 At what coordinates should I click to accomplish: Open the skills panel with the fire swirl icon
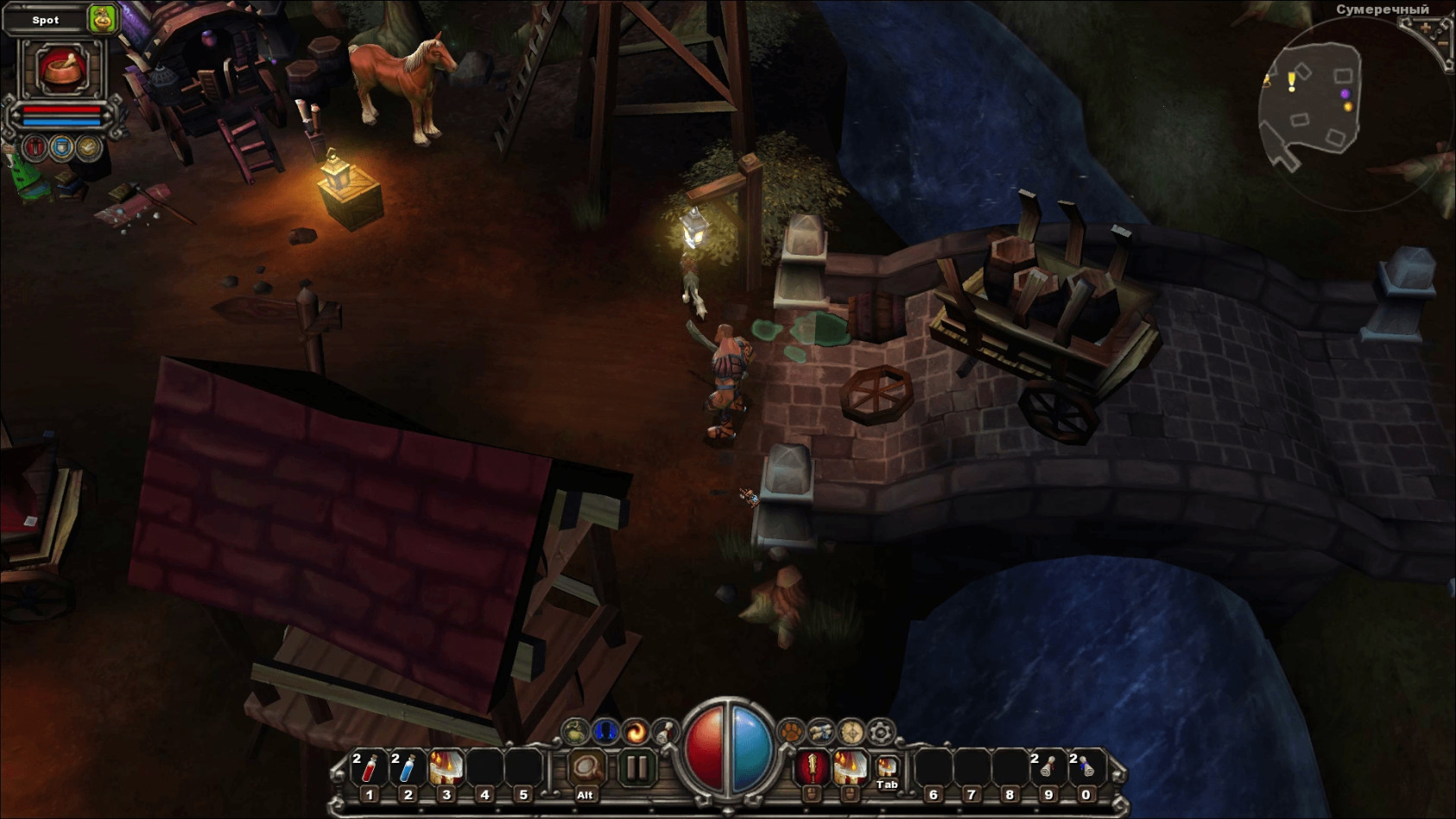(x=636, y=733)
